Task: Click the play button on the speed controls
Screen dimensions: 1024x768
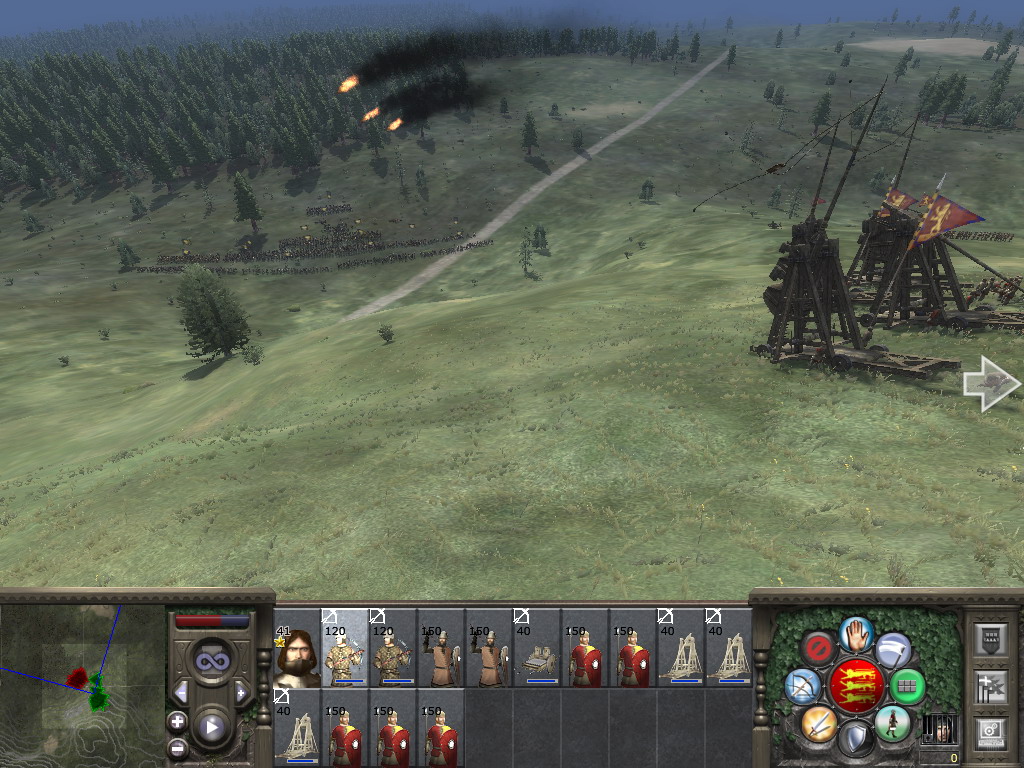Action: 212,727
